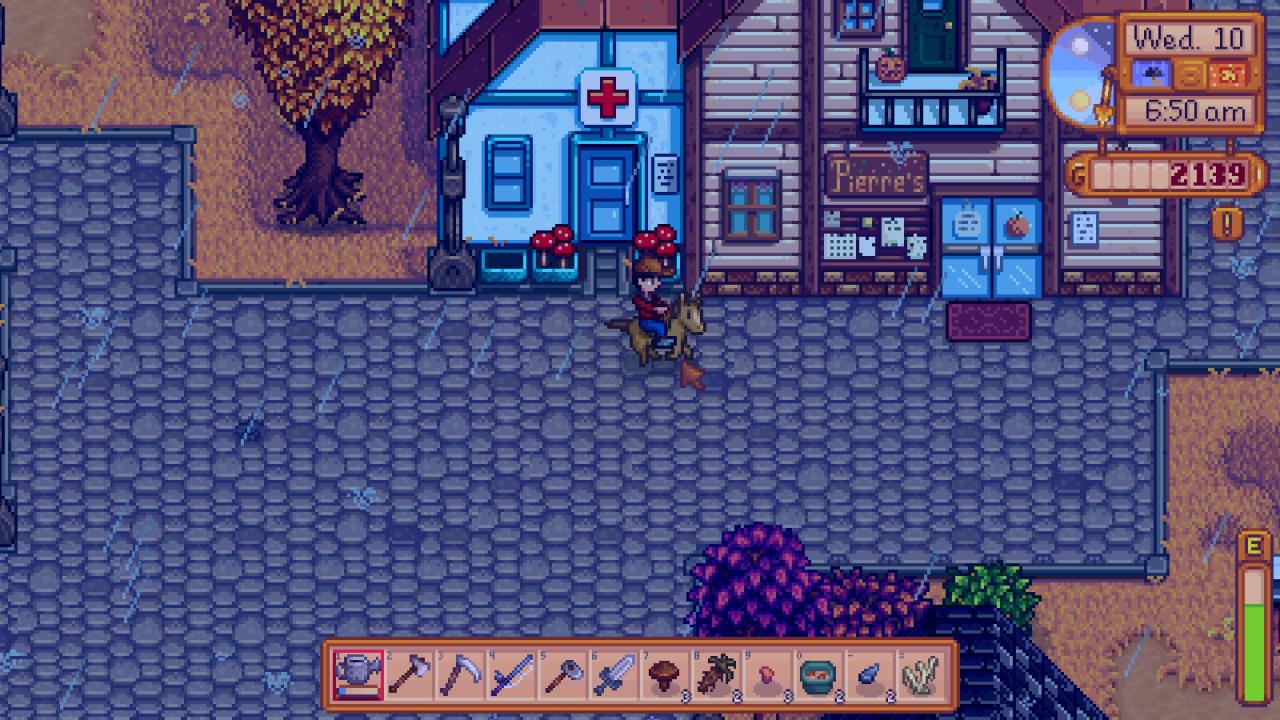Choose the white coral slot

tap(921, 676)
